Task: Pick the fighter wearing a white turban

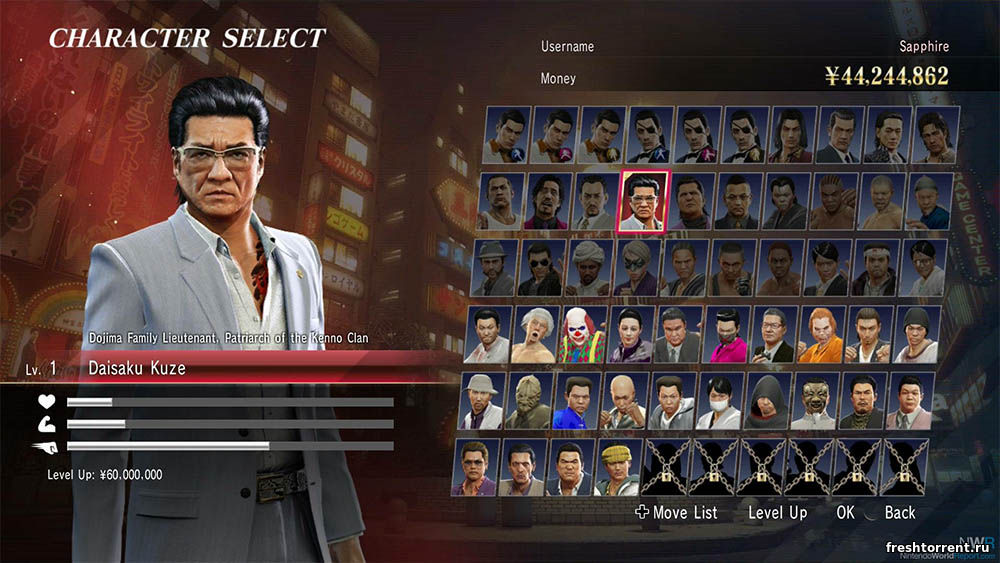Action: [x=589, y=267]
